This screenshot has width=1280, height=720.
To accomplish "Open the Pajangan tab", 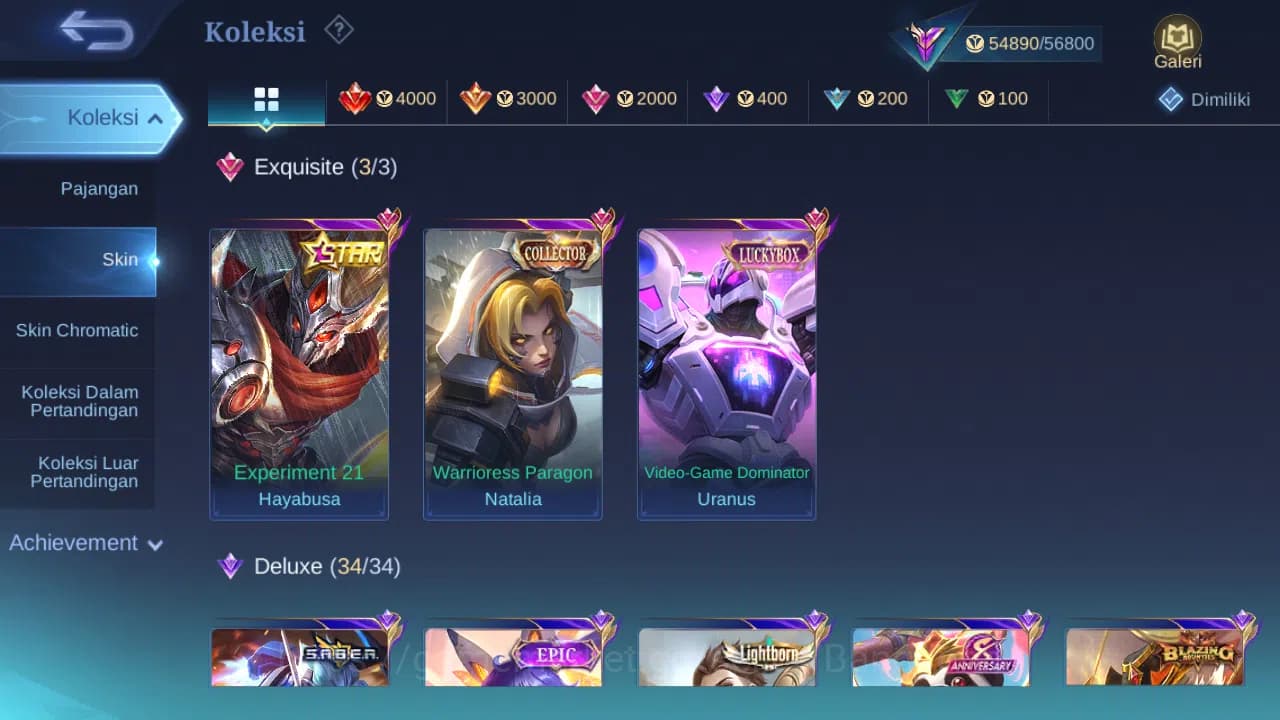I will point(100,188).
